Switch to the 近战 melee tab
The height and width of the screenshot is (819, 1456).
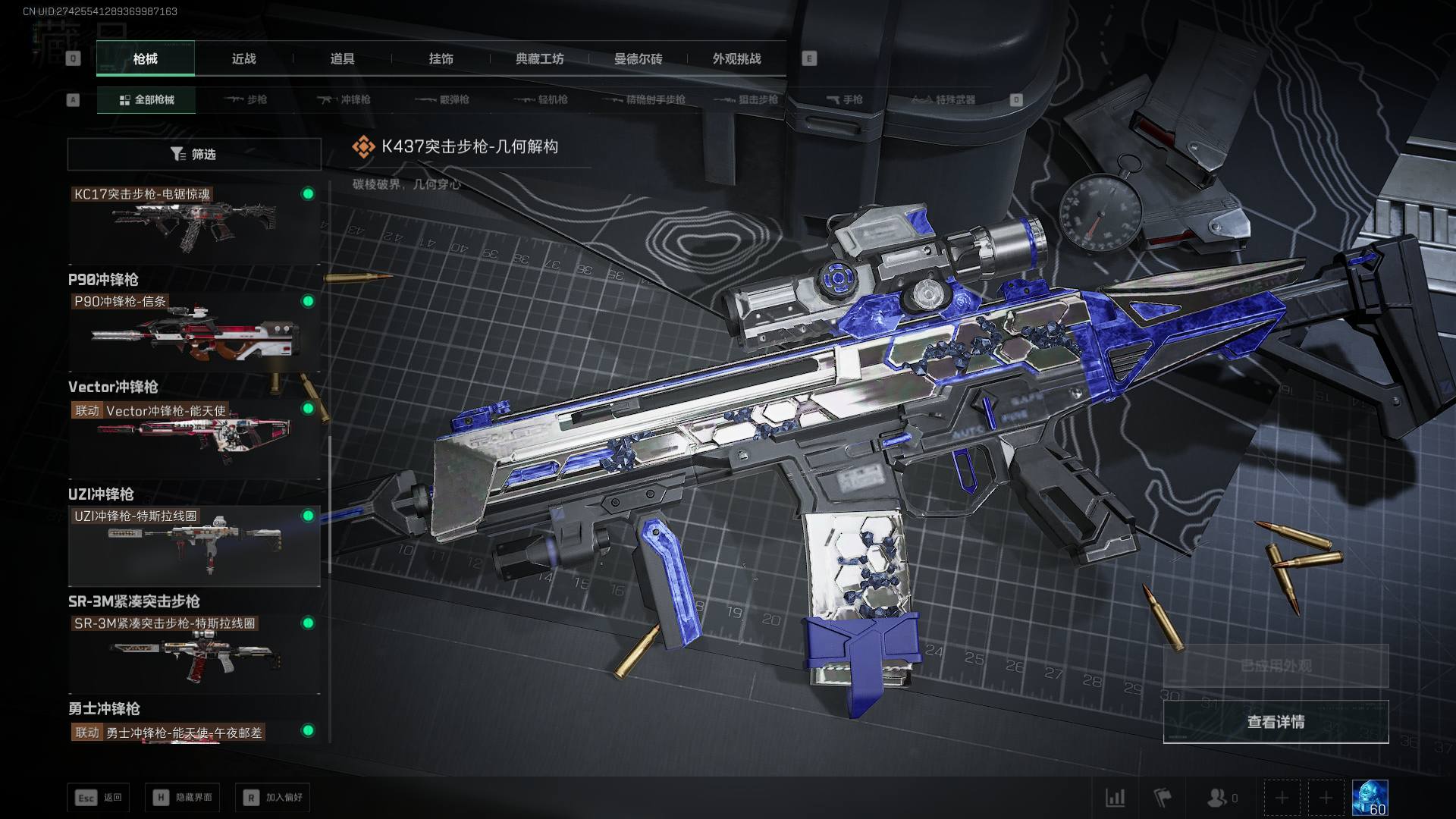pos(243,58)
